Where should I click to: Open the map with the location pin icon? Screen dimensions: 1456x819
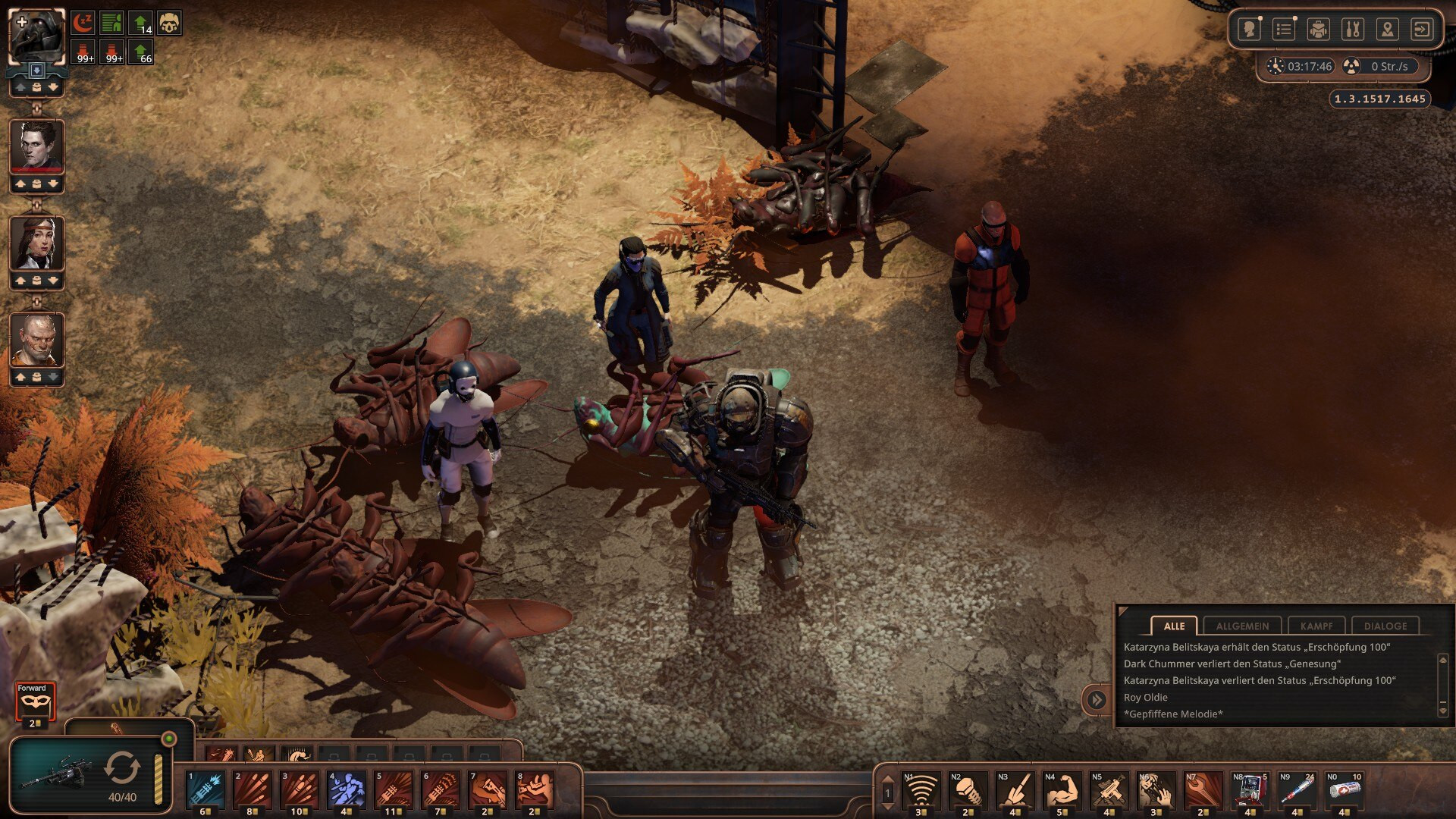1387,30
